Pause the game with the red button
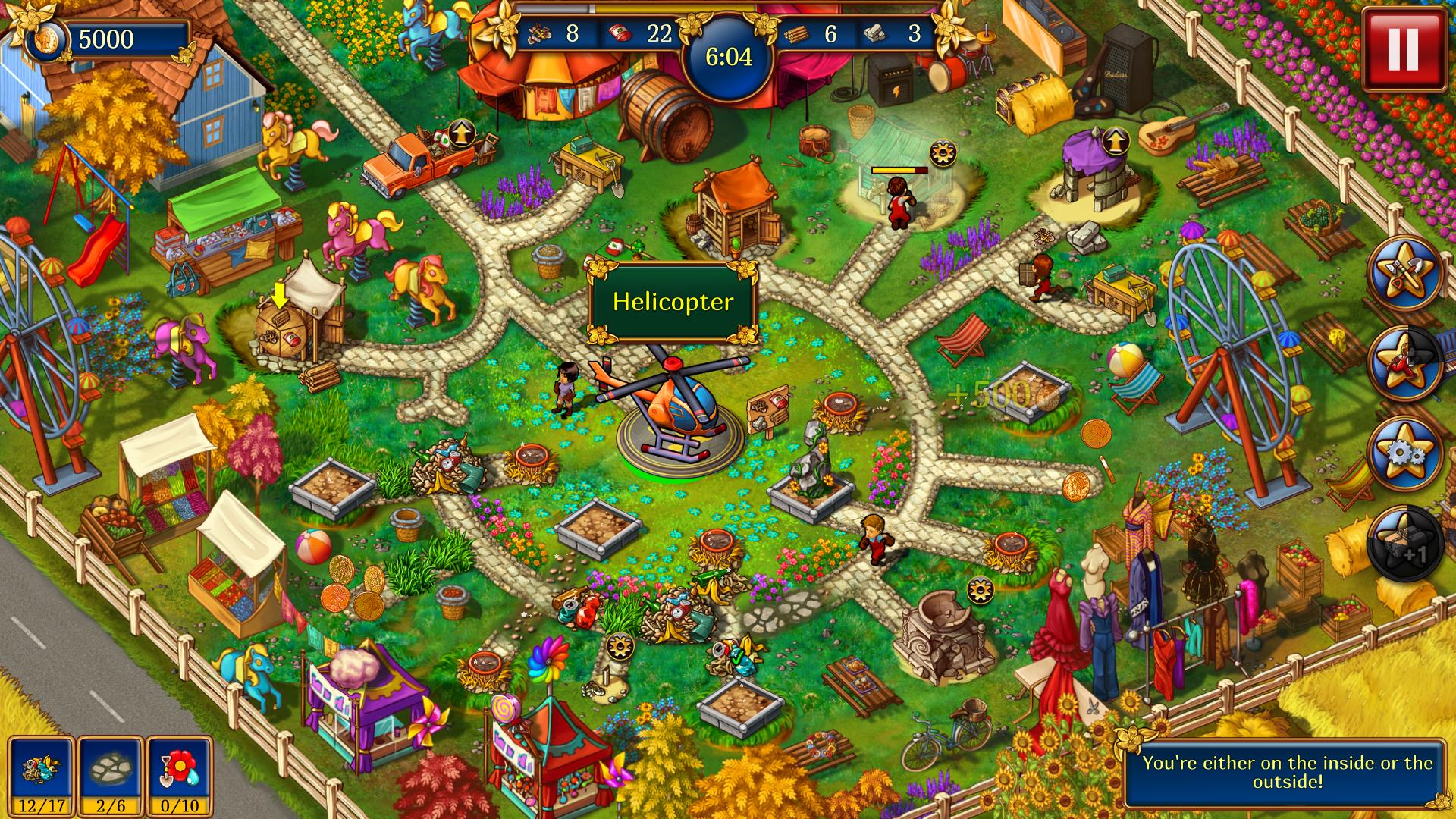This screenshot has height=819, width=1456. 1401,49
